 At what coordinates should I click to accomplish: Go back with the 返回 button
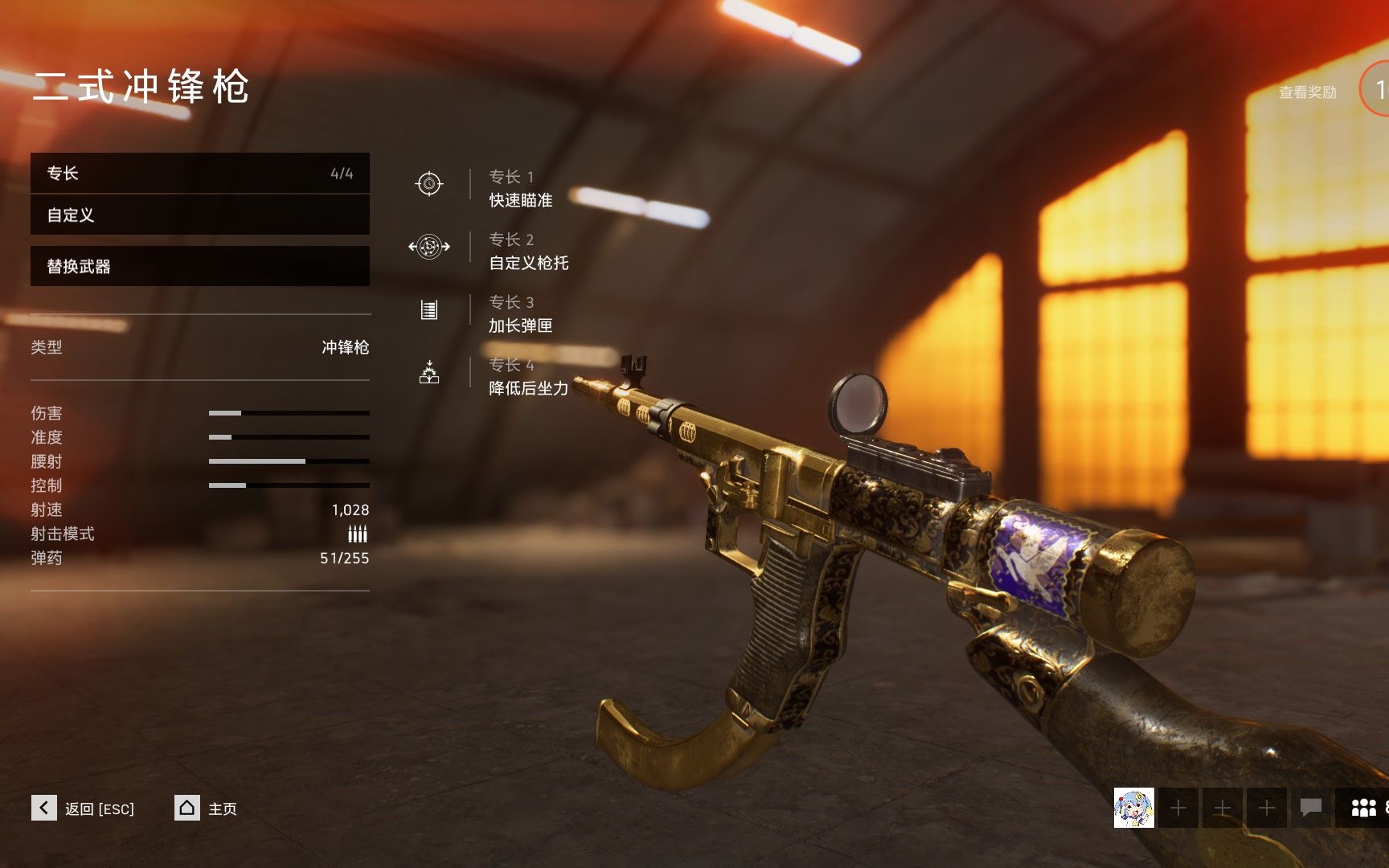83,808
